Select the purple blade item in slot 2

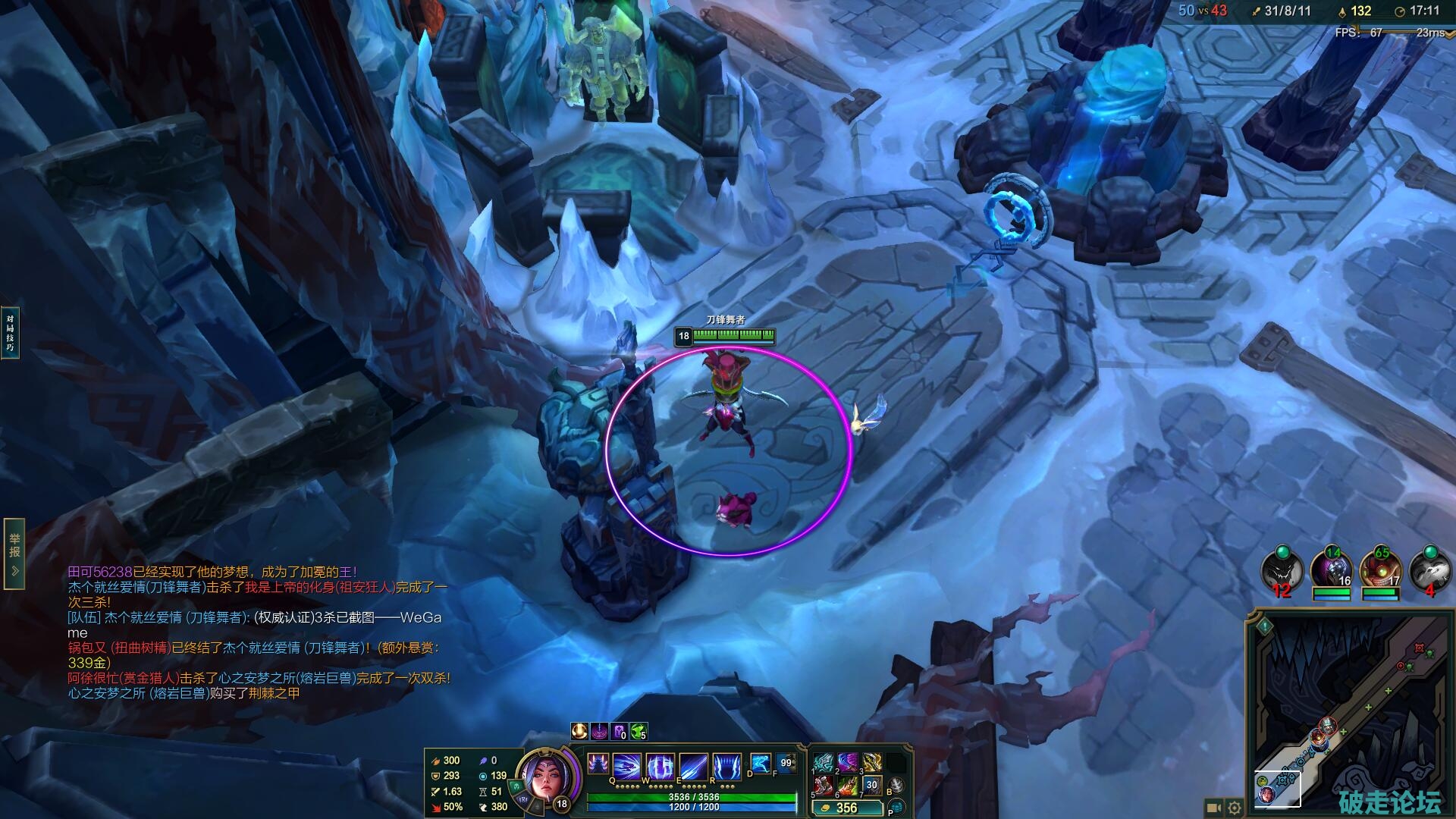(848, 763)
